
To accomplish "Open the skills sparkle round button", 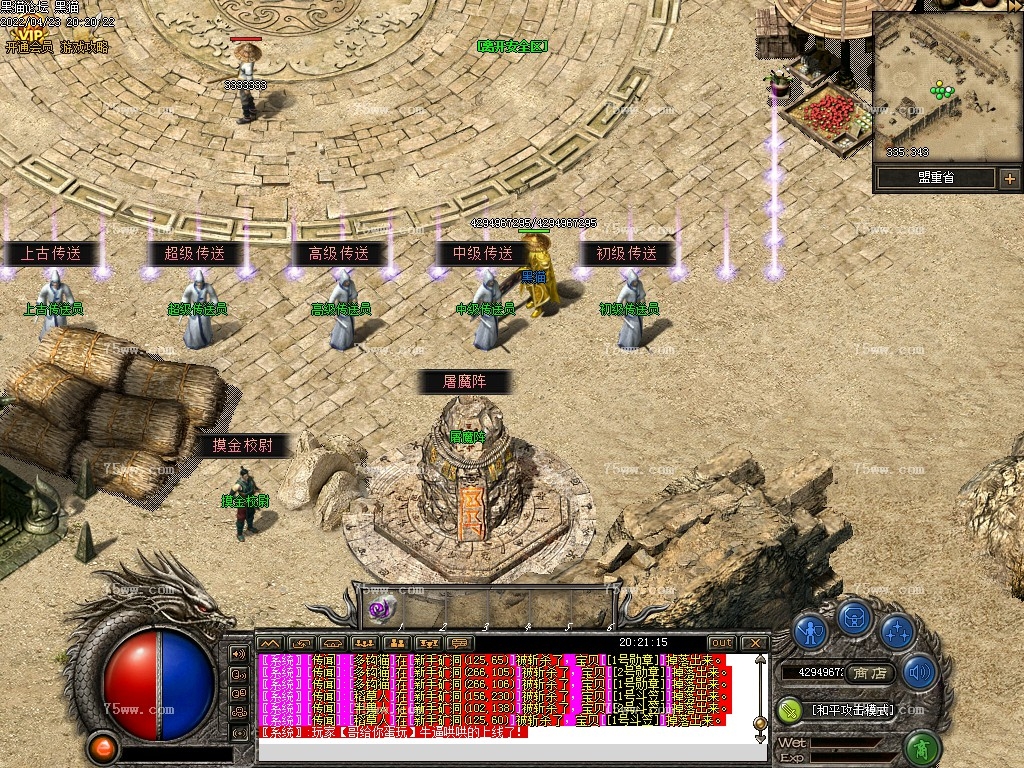I will click(x=898, y=631).
